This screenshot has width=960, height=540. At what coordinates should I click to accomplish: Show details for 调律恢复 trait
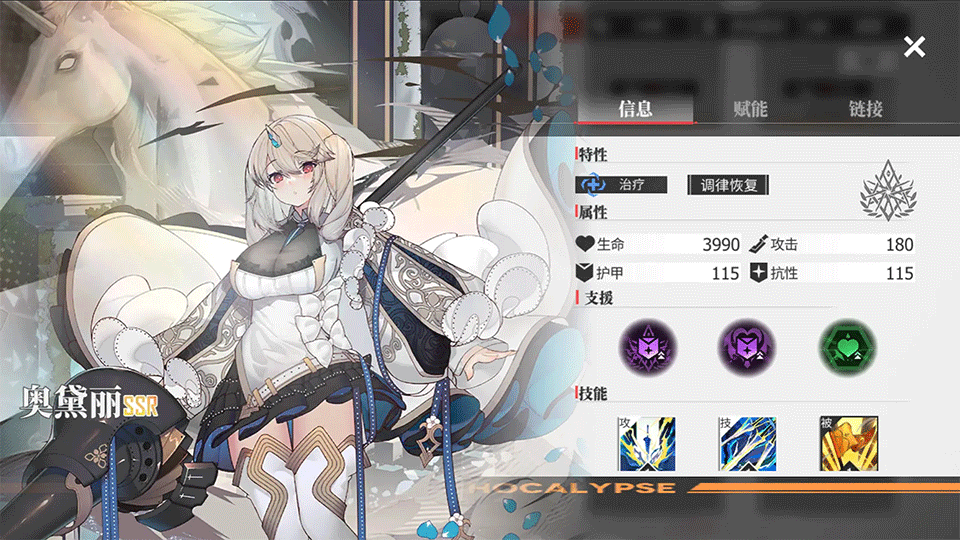pyautogui.click(x=729, y=185)
